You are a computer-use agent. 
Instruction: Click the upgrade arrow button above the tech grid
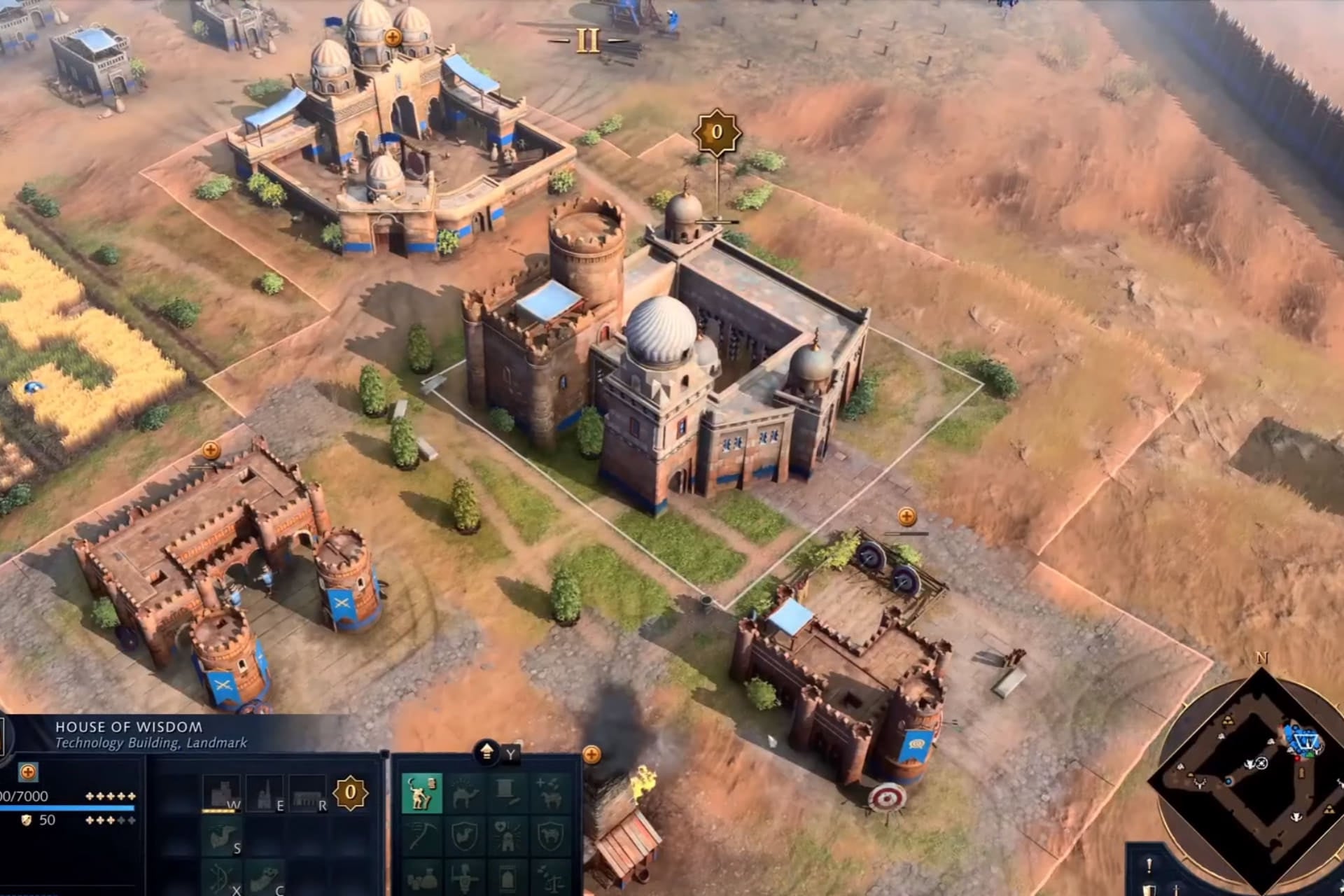(487, 752)
